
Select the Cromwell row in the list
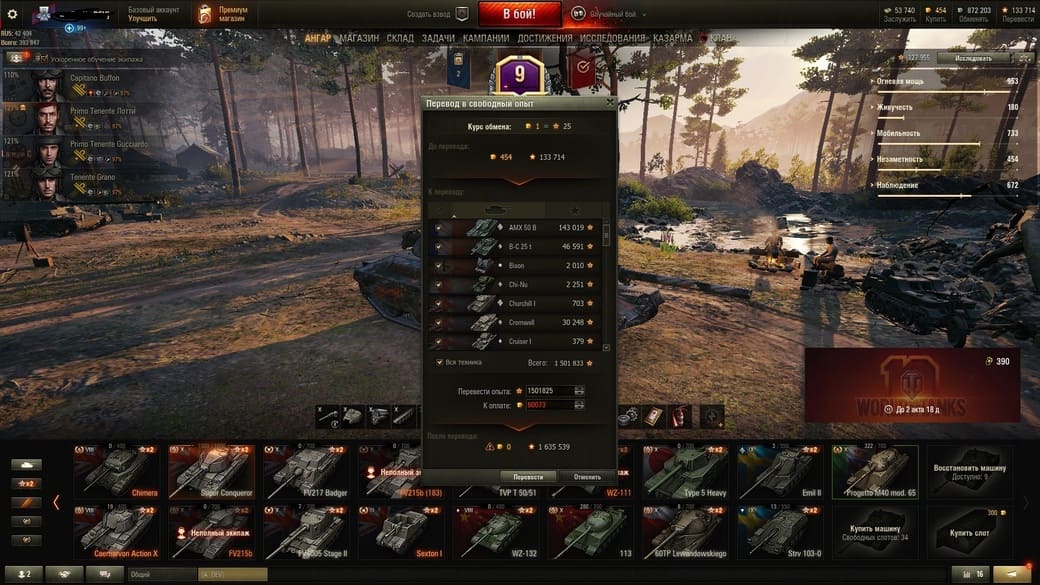[x=520, y=323]
